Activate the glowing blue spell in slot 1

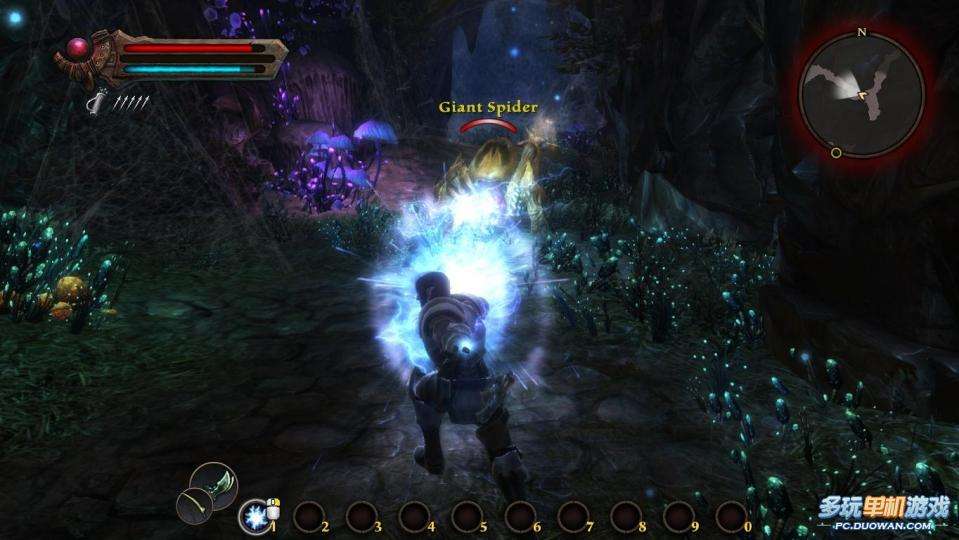click(x=256, y=516)
